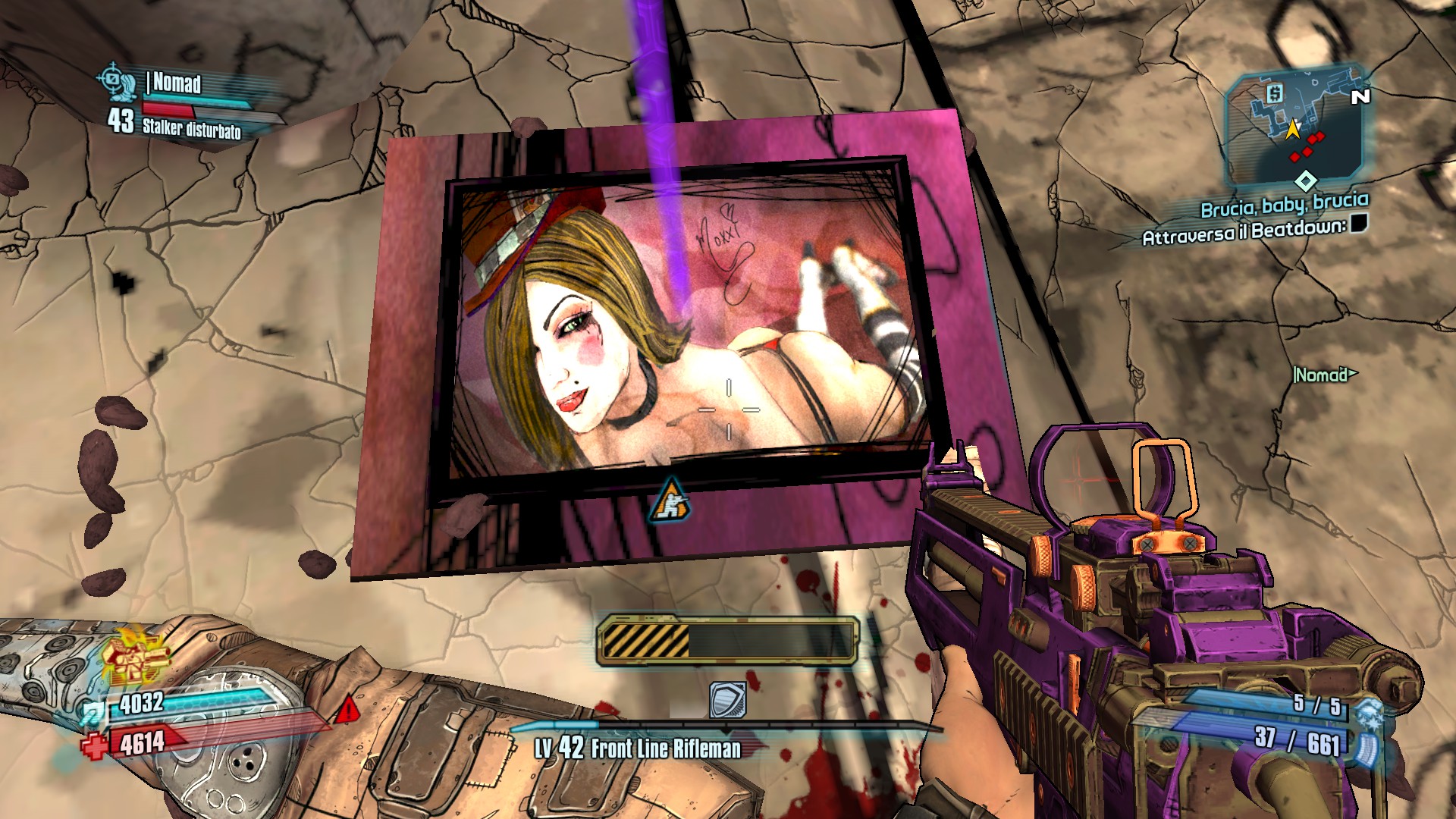Click the diamond objective waypoint under the minimap

[1305, 180]
